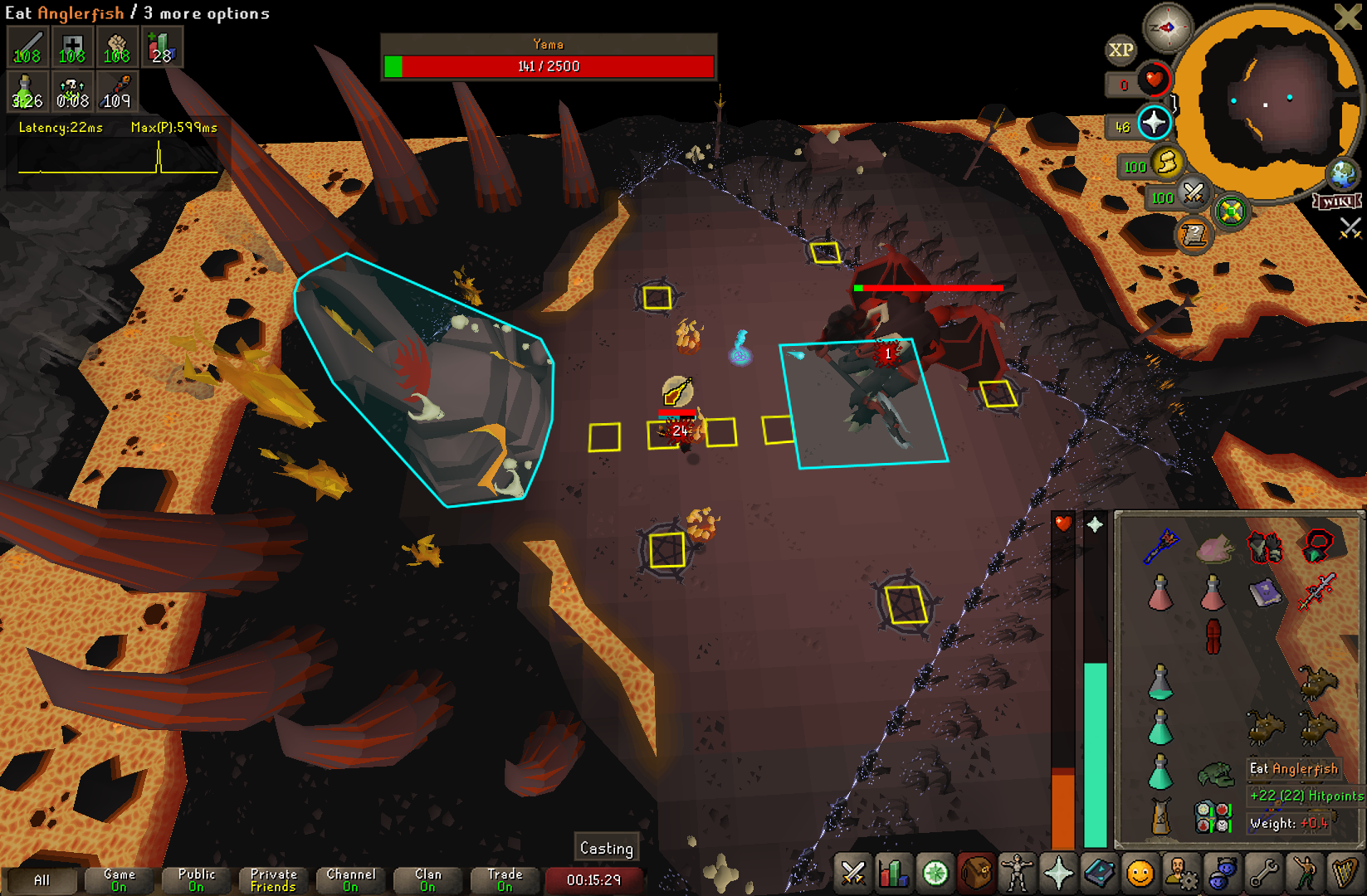Toggle the Clan chat filter
Screen dimensions: 1367x896
[427, 880]
